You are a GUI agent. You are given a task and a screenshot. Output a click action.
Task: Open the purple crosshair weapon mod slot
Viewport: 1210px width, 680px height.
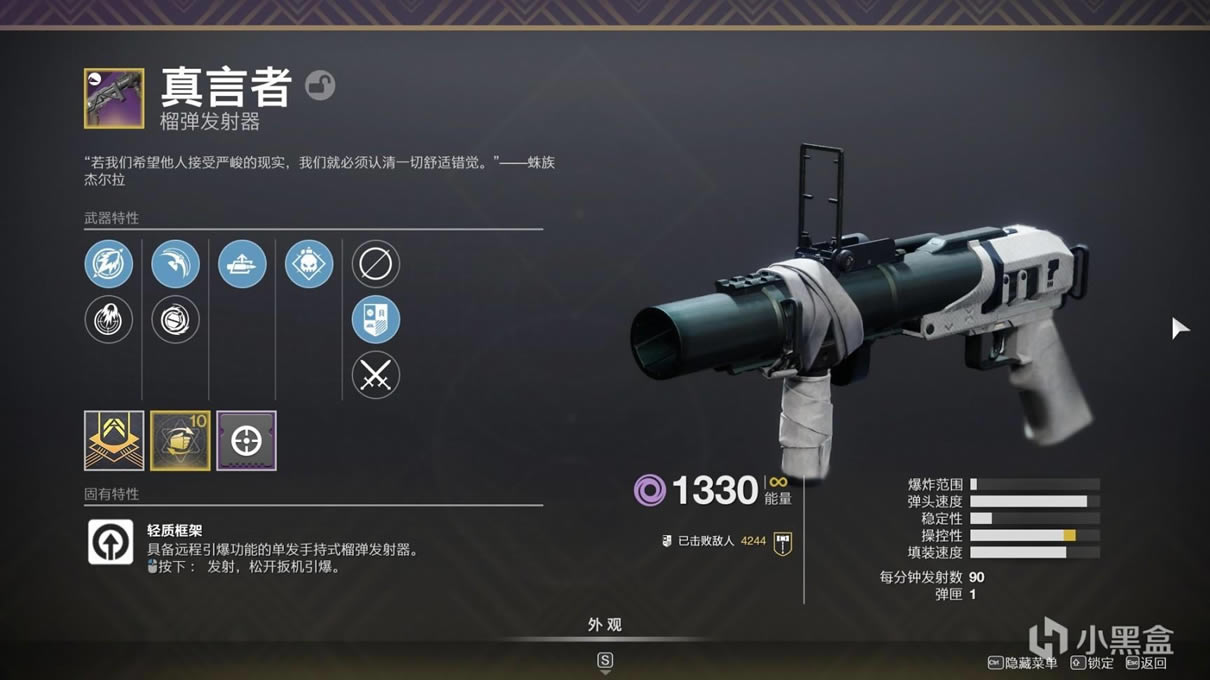246,440
